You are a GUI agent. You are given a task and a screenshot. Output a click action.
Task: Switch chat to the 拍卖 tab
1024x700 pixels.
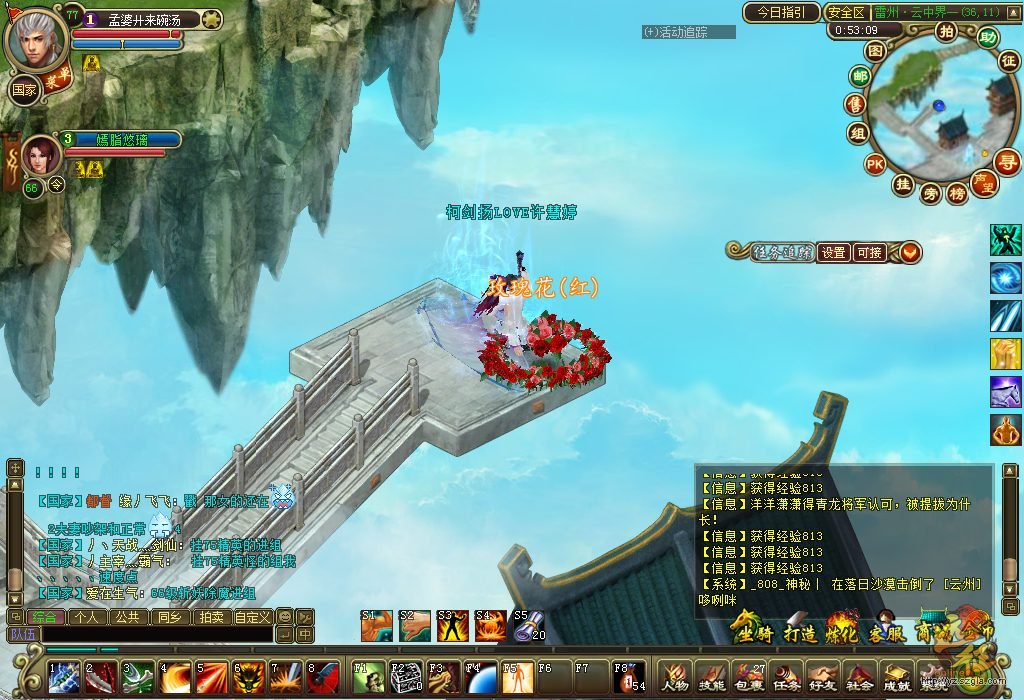(x=212, y=617)
